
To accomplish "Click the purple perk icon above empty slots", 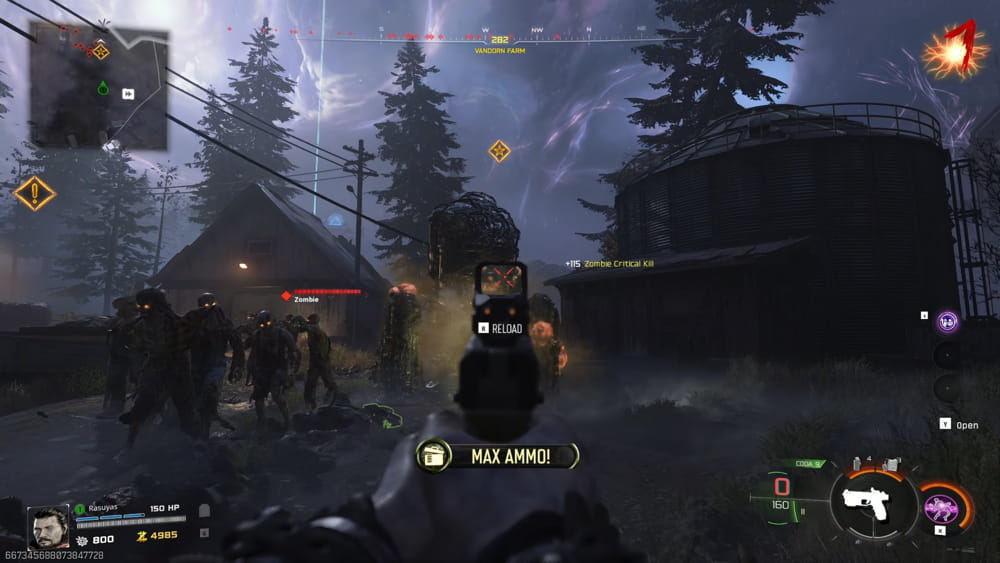I will [948, 321].
